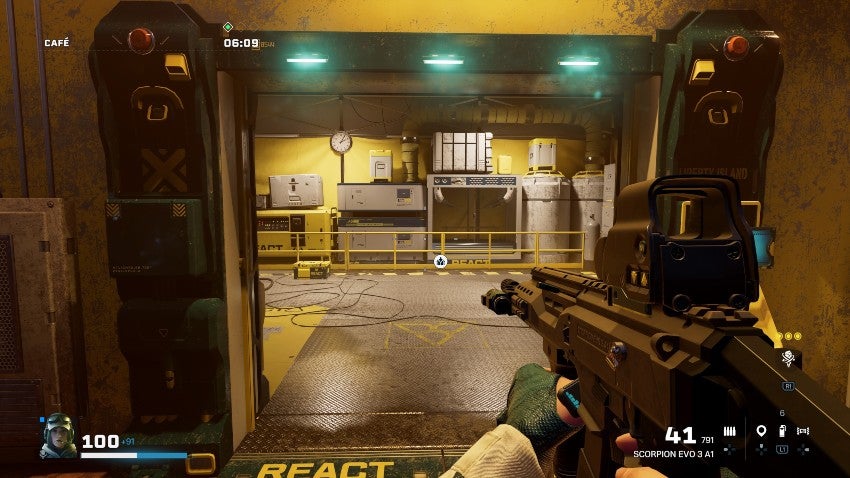The width and height of the screenshot is (850, 478).
Task: Click the ammo bullets type icon
Action: click(729, 431)
